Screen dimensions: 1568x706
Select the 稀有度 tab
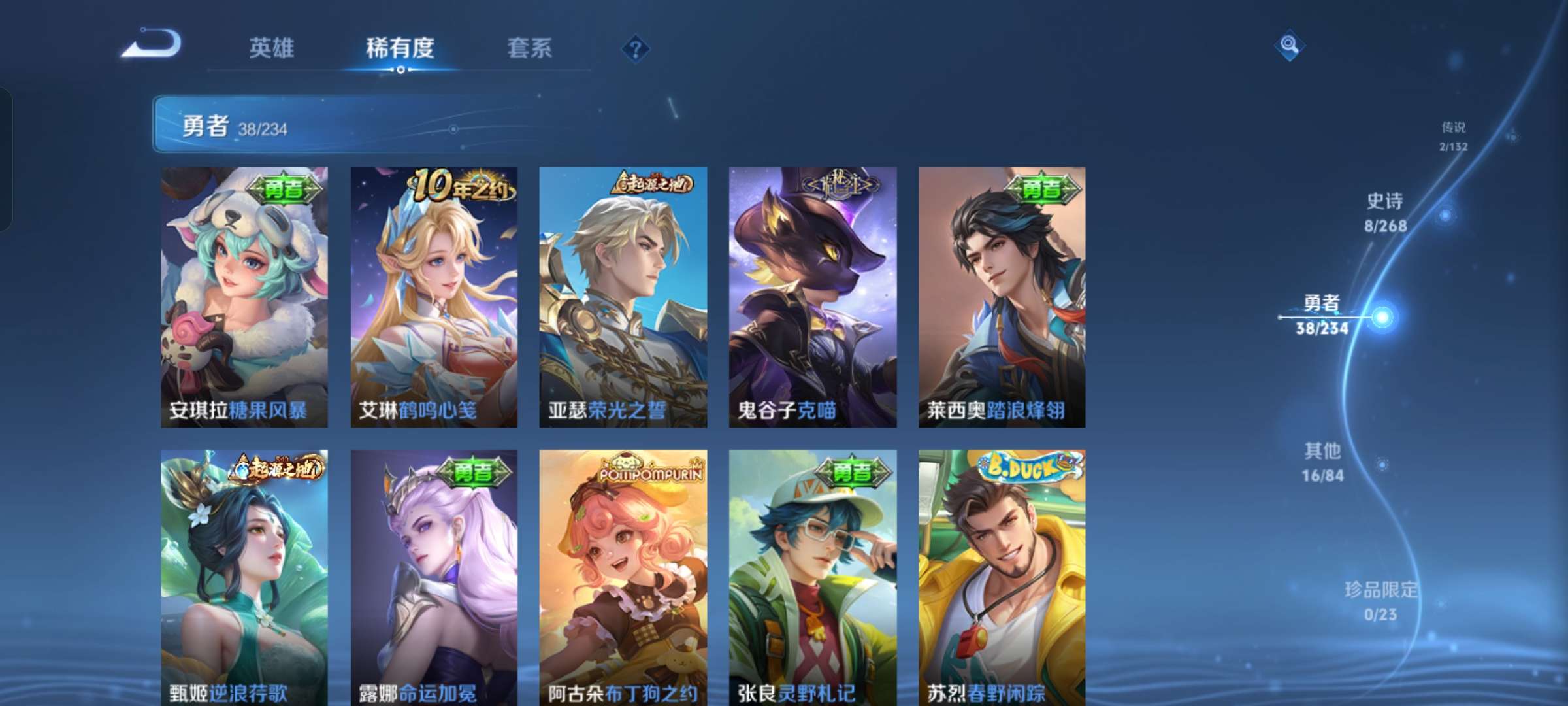(400, 47)
